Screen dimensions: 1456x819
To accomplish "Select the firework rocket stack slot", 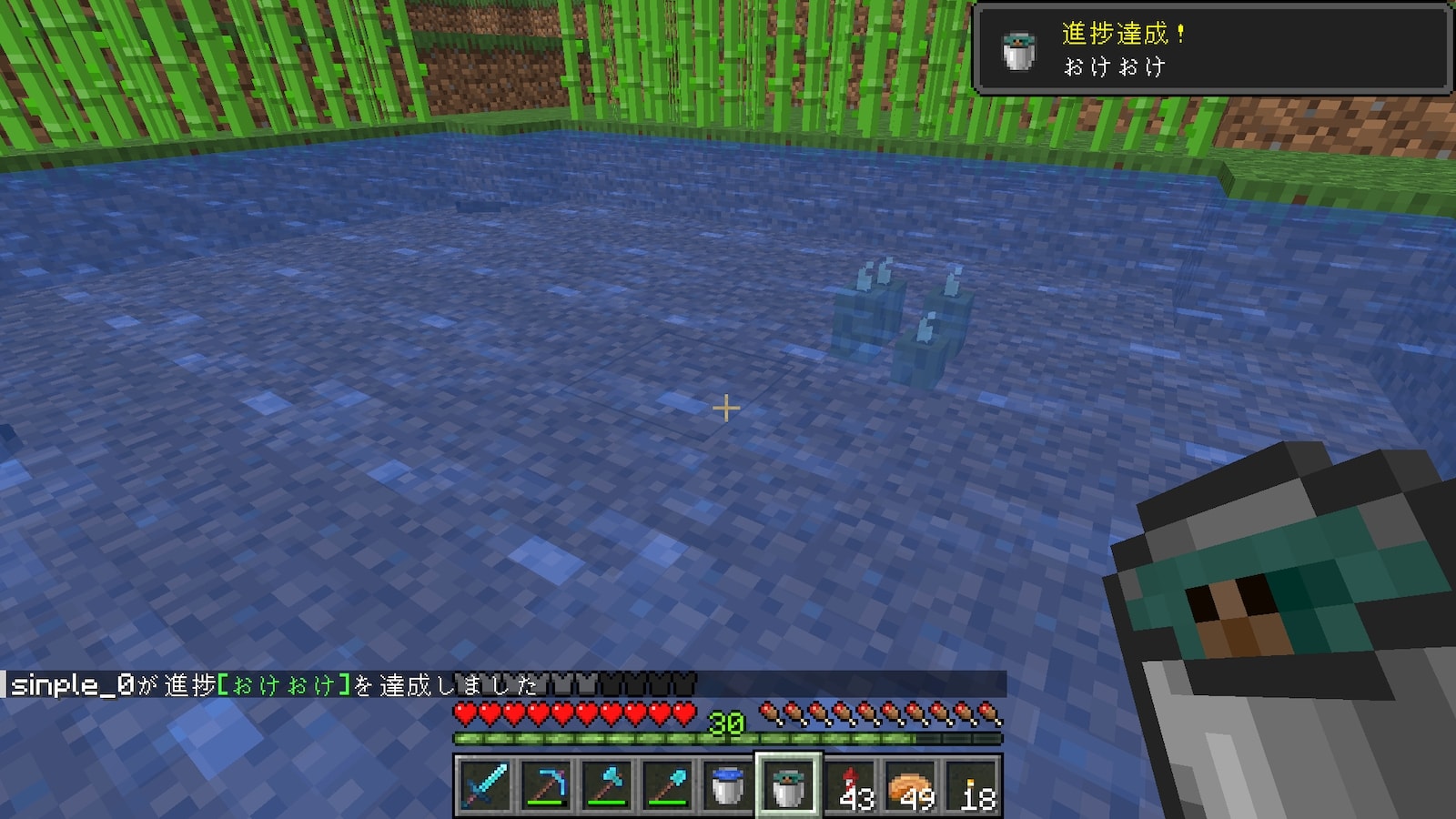I will 850,786.
